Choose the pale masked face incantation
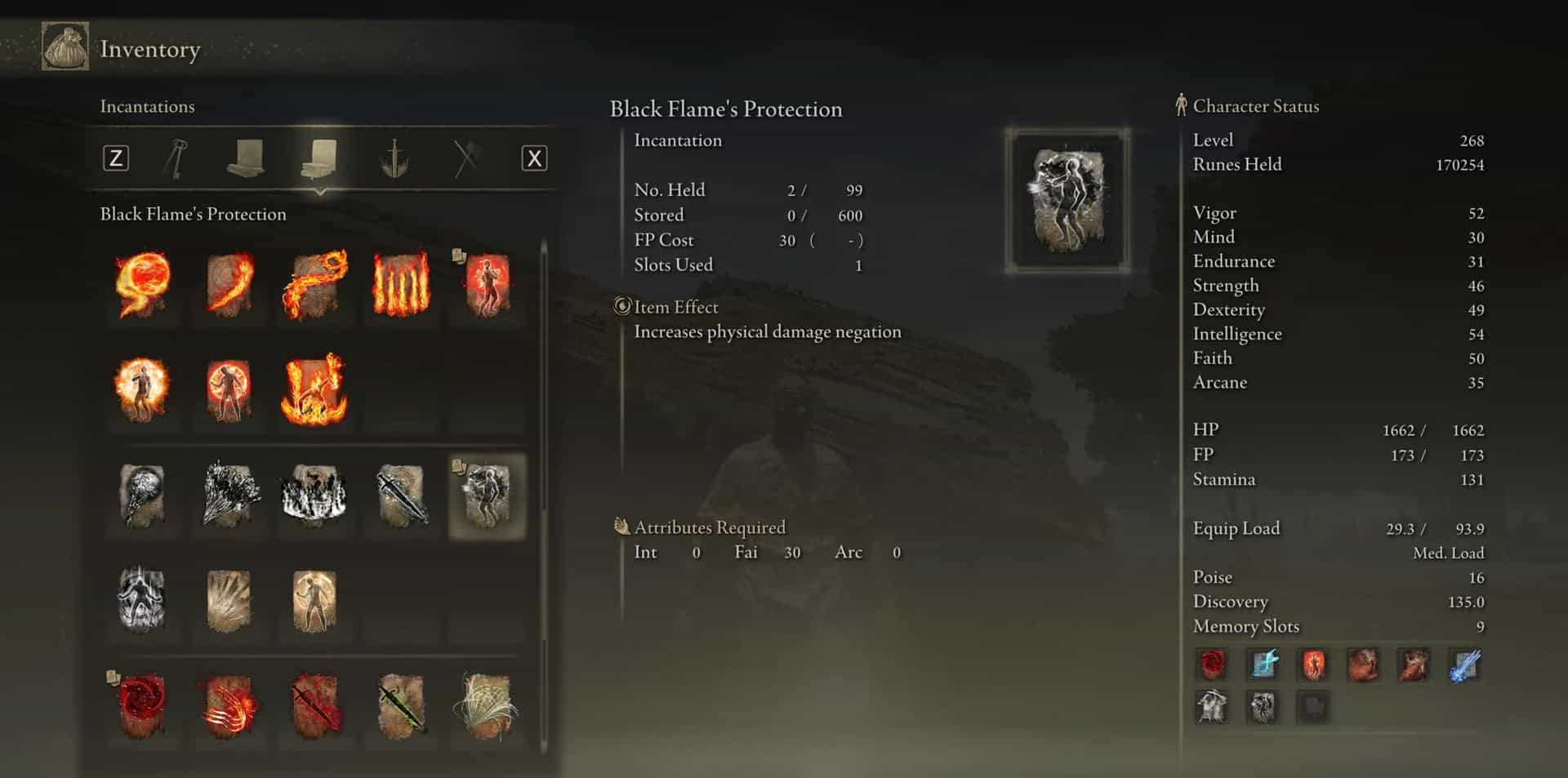Image resolution: width=1568 pixels, height=778 pixels. point(143,601)
